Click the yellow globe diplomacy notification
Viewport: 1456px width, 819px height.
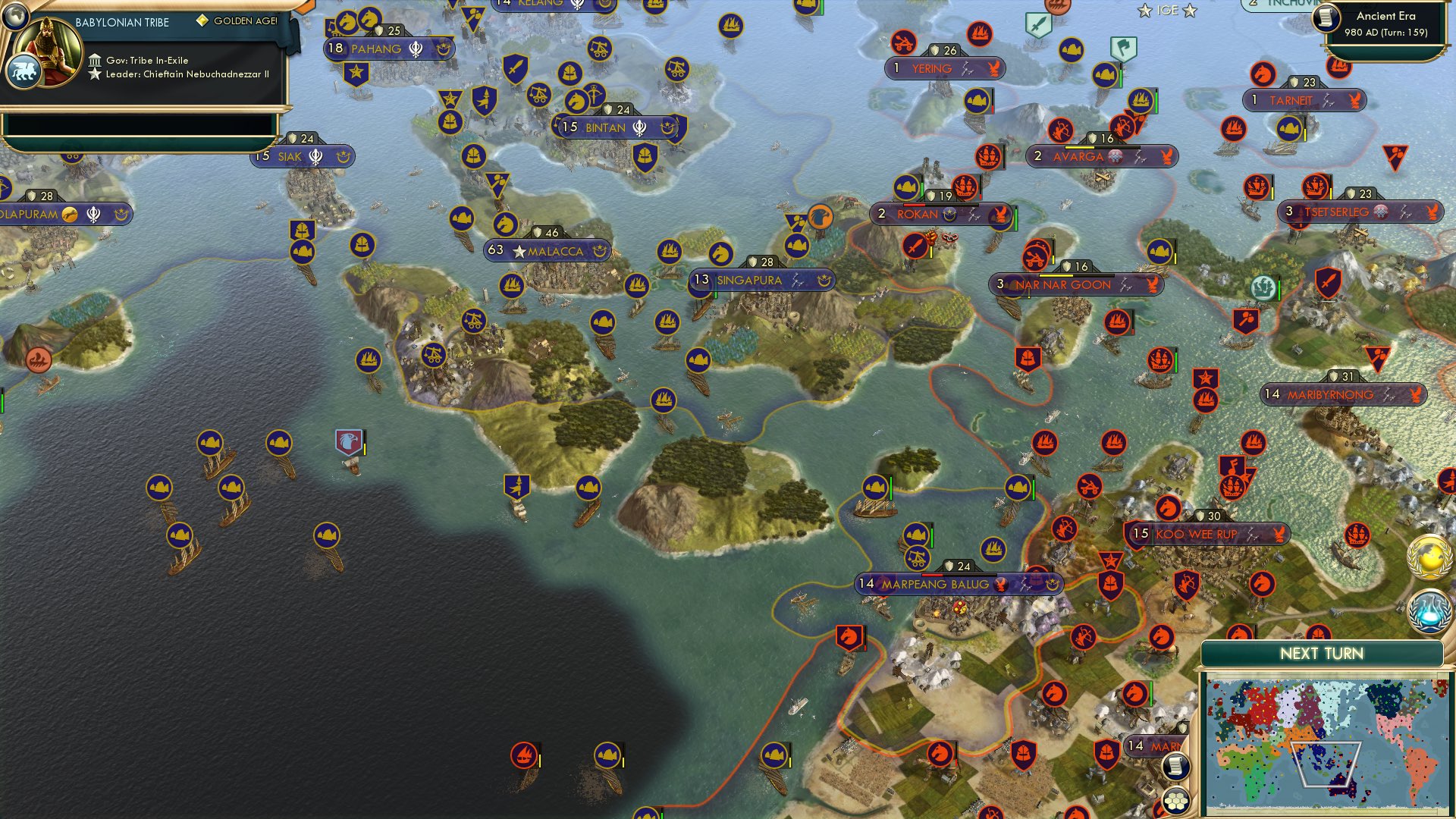tap(1428, 558)
